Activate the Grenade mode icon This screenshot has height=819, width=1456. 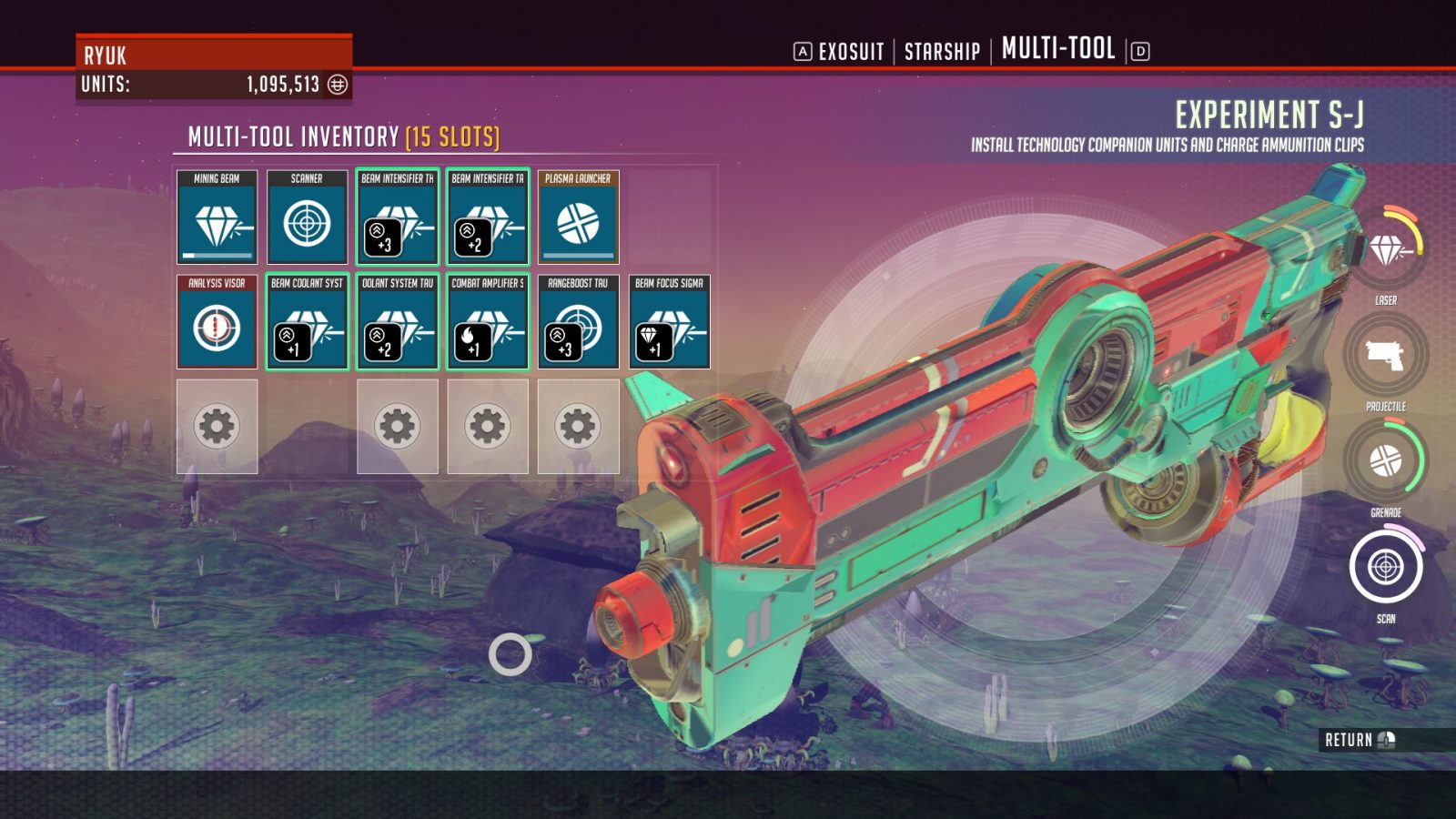pyautogui.click(x=1386, y=460)
